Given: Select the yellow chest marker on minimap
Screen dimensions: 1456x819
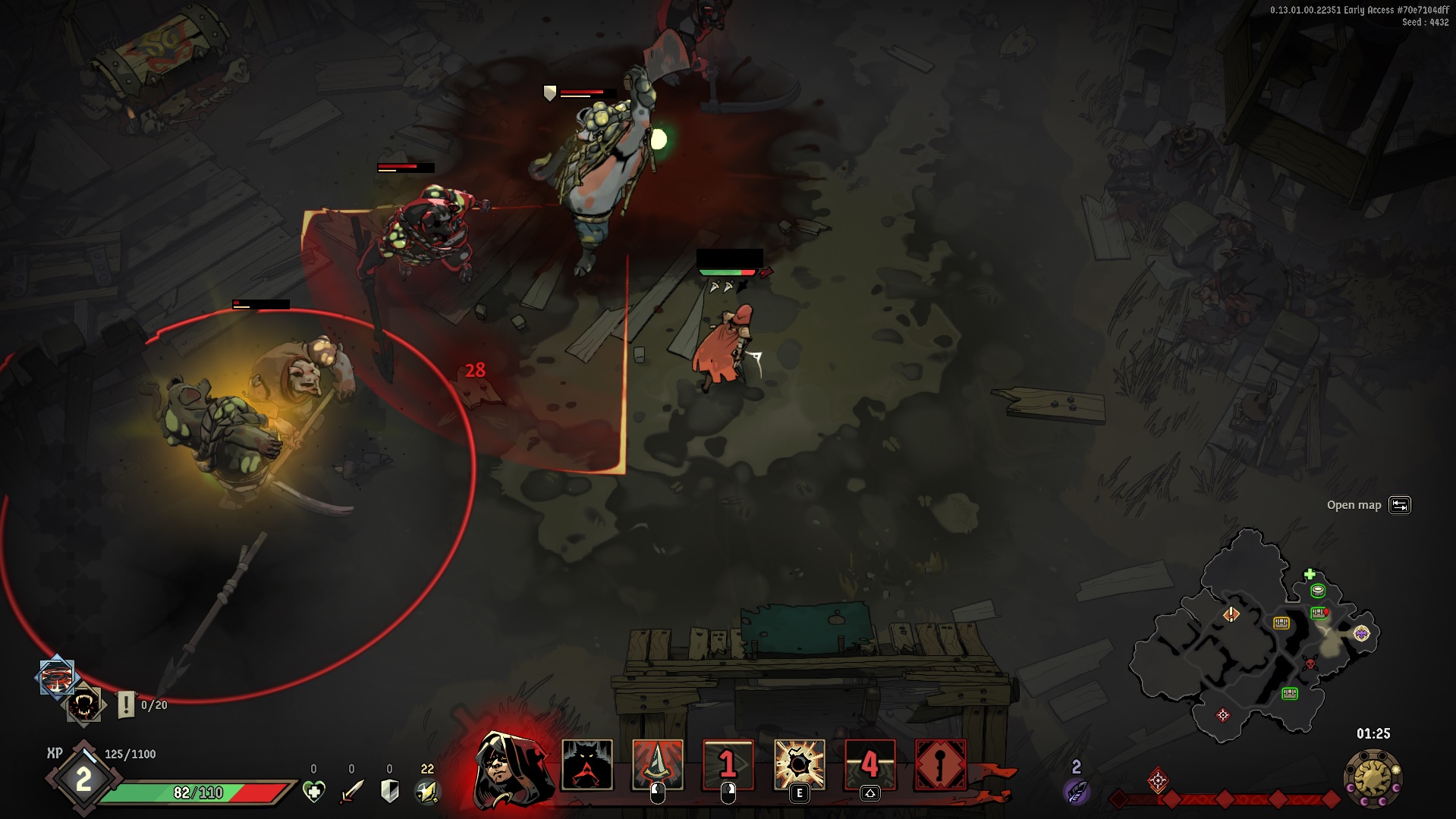Looking at the screenshot, I should coord(1281,623).
